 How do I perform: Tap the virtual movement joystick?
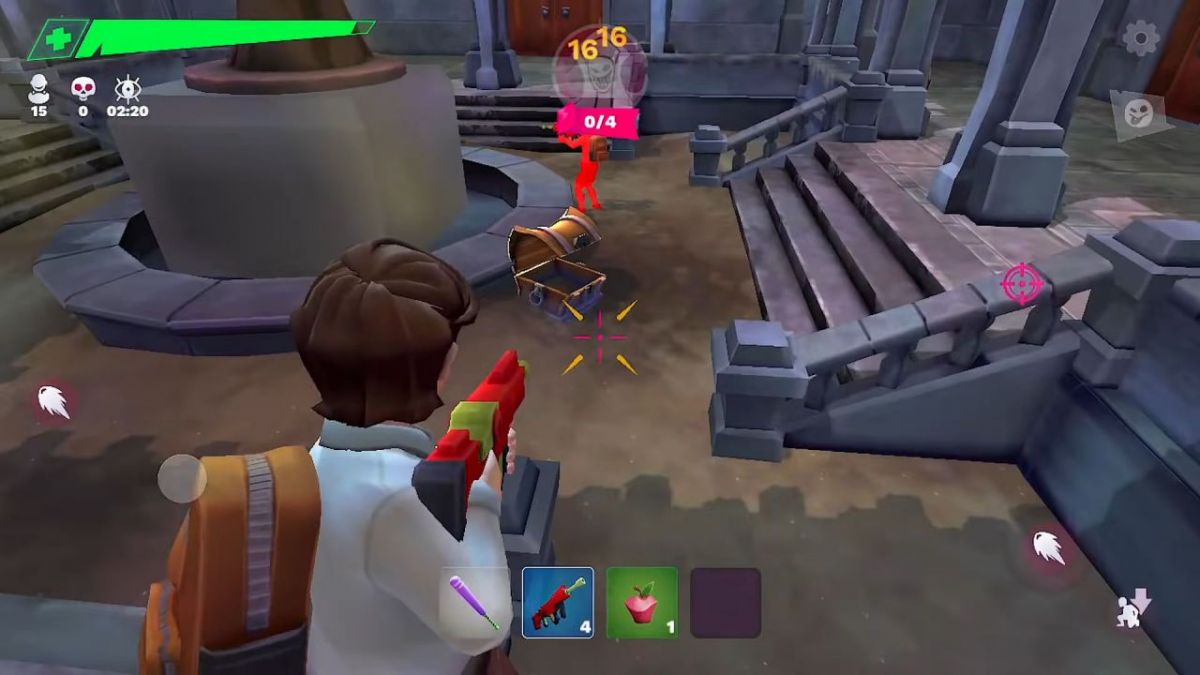[x=182, y=478]
